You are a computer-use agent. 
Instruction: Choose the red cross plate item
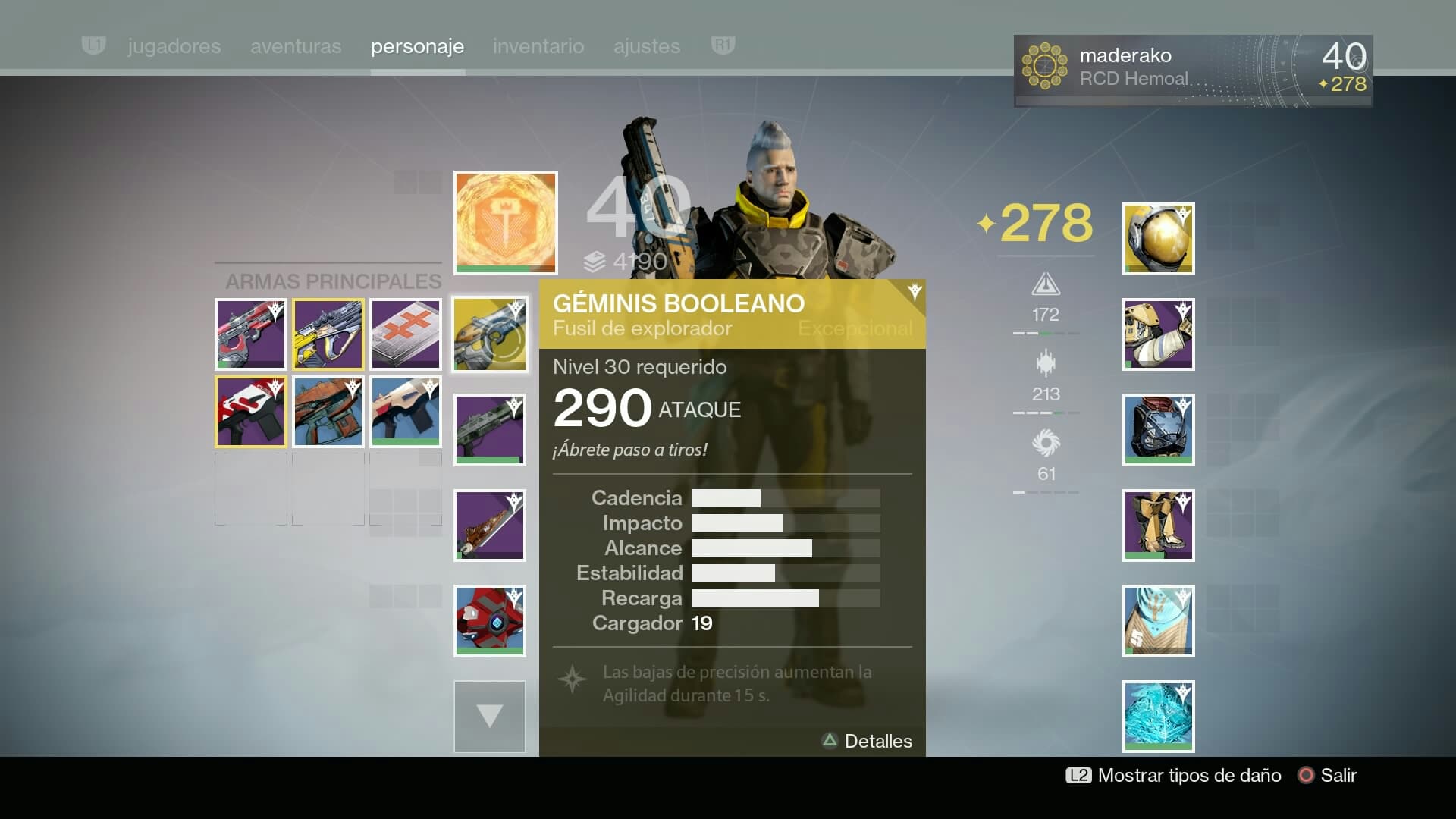pos(406,334)
